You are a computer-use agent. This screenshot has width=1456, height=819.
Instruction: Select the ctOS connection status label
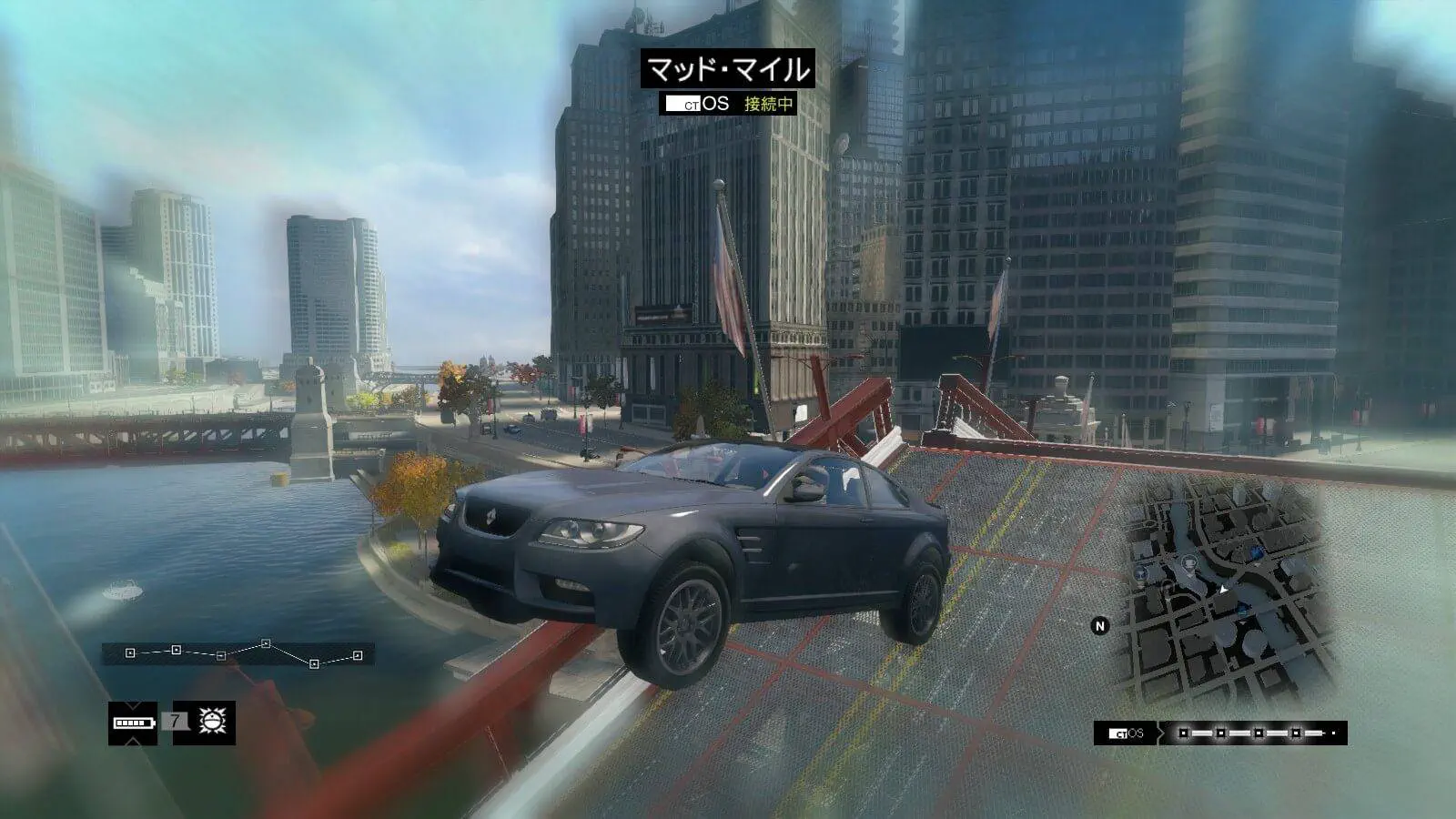point(769,104)
